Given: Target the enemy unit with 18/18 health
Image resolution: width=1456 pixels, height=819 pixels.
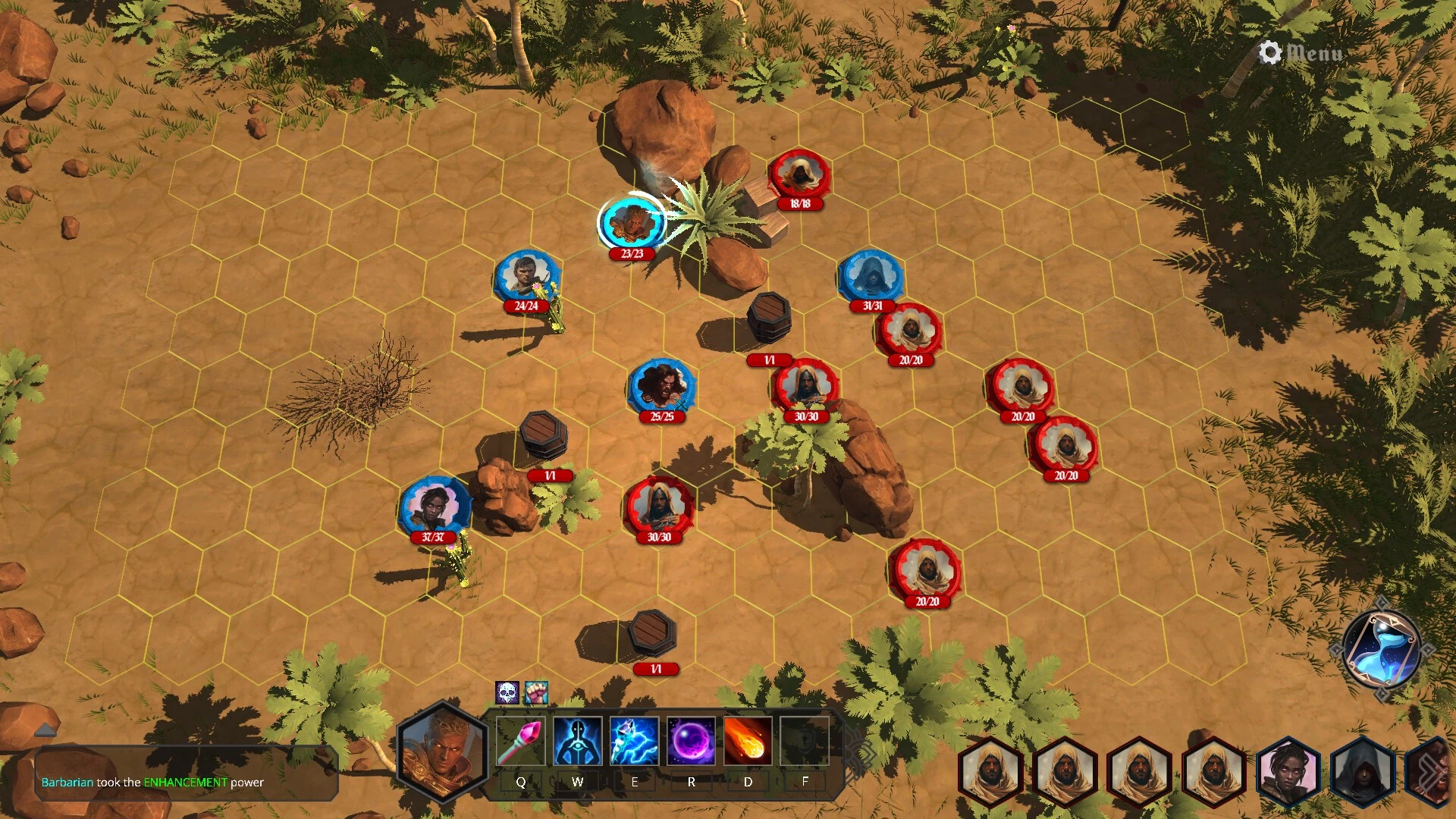Looking at the screenshot, I should point(799,176).
